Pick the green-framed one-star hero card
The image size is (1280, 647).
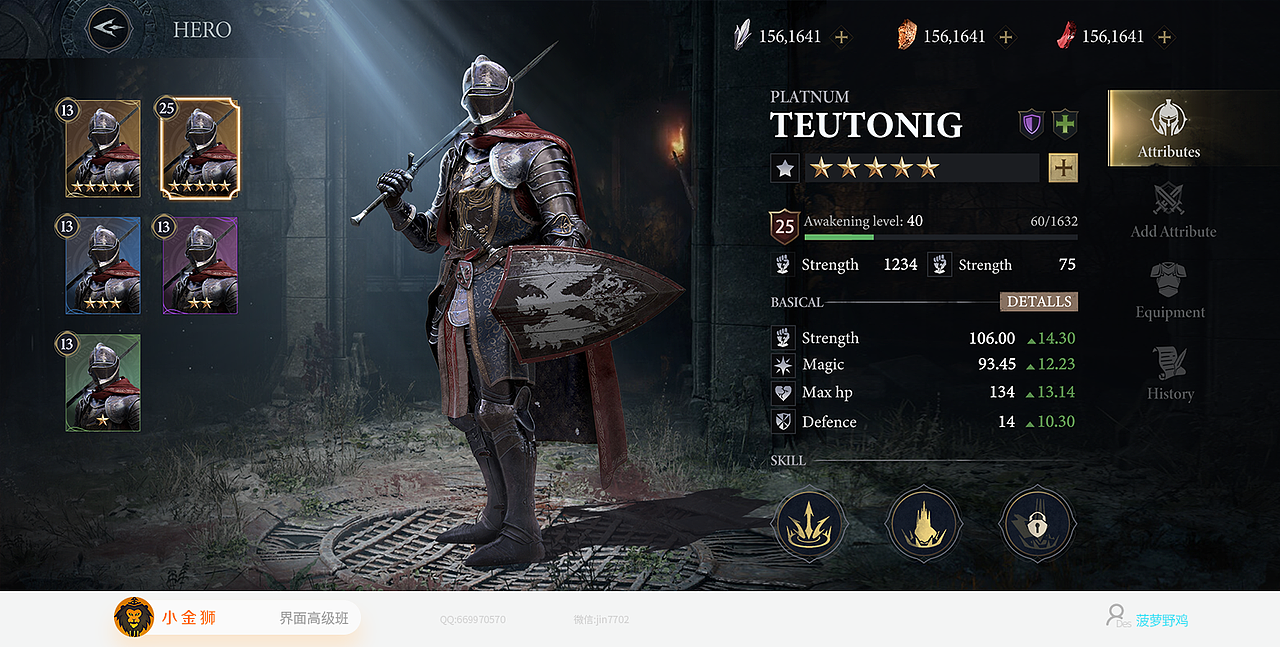[102, 383]
